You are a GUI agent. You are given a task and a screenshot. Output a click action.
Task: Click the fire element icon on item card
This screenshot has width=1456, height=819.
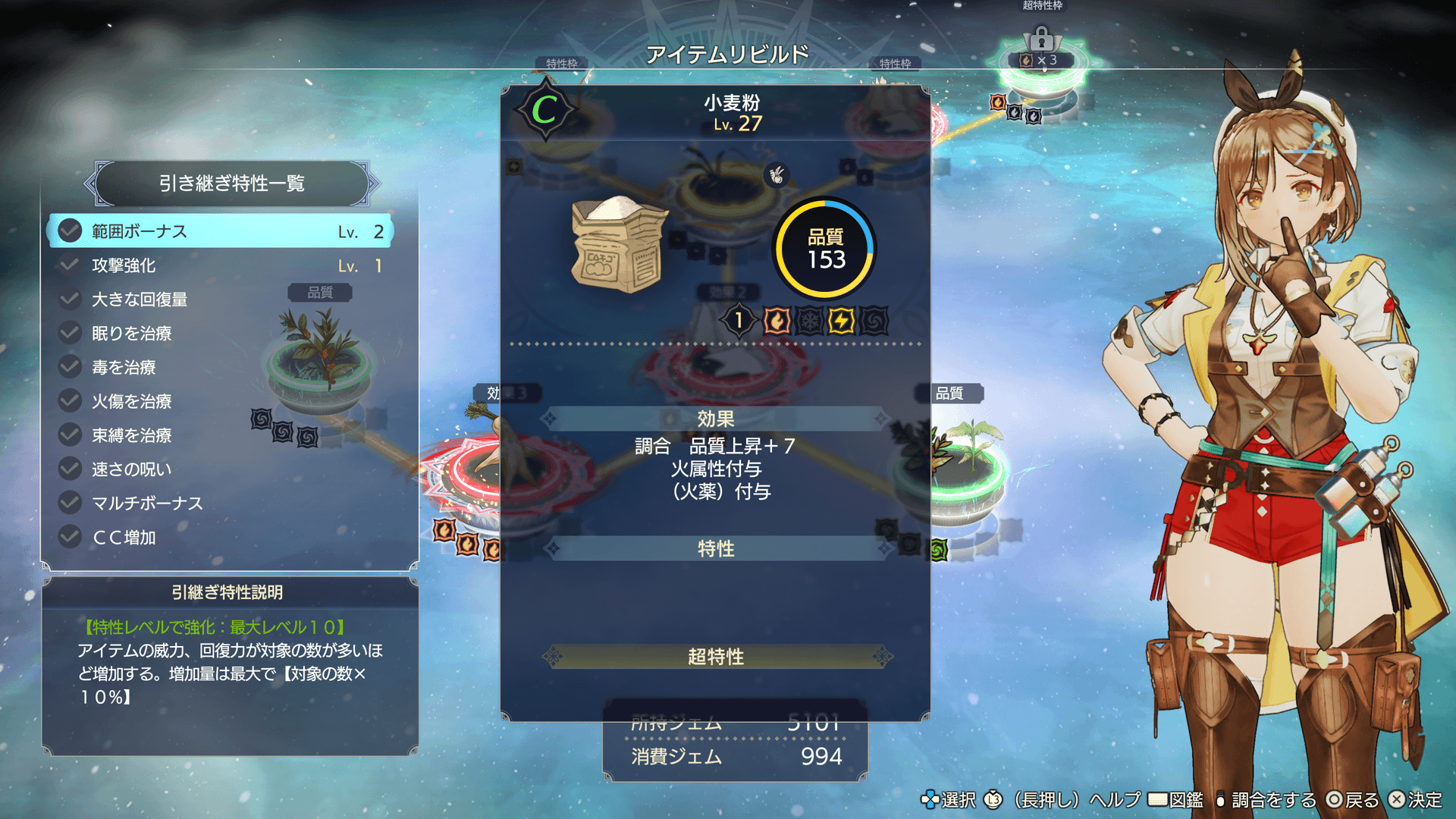(x=777, y=321)
